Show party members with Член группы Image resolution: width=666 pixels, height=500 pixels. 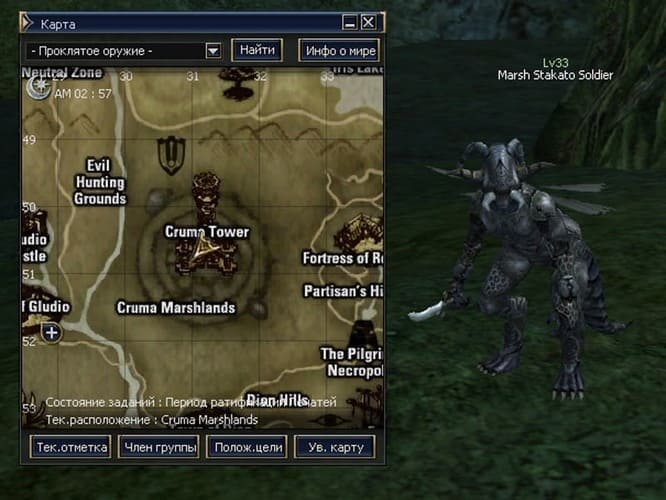pos(158,447)
